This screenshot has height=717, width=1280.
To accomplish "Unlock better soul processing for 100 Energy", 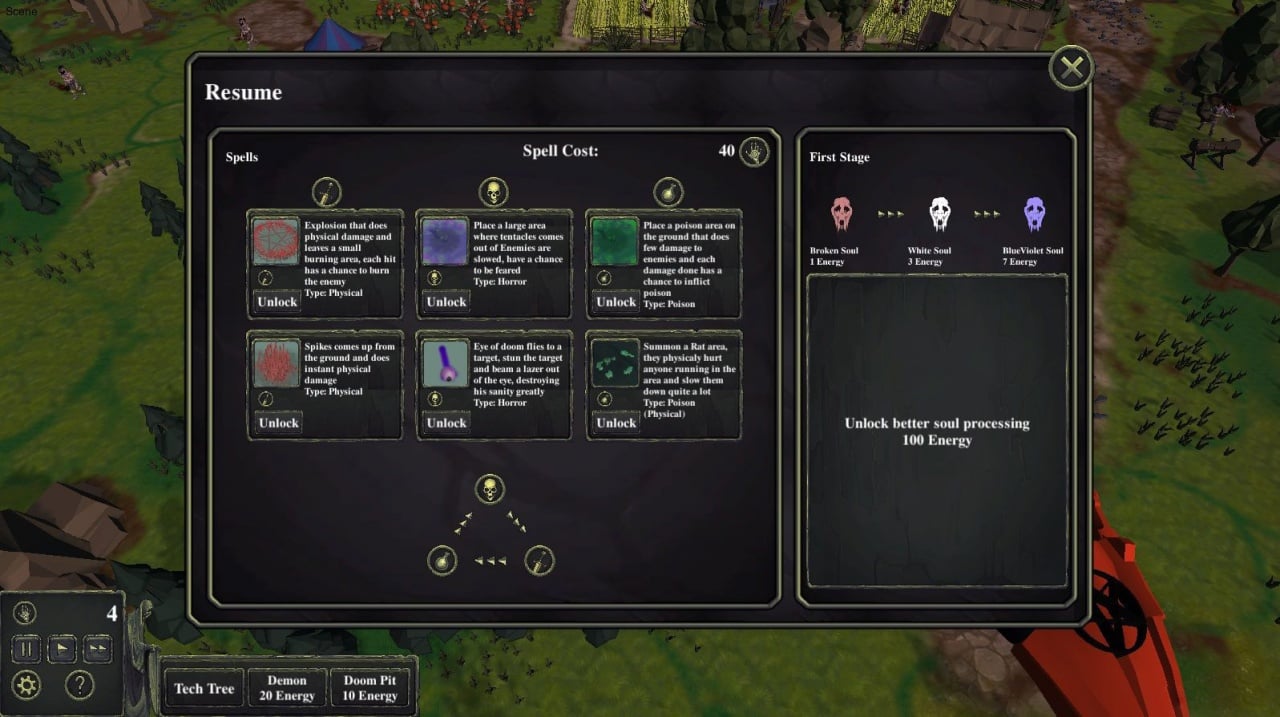I will tap(937, 431).
